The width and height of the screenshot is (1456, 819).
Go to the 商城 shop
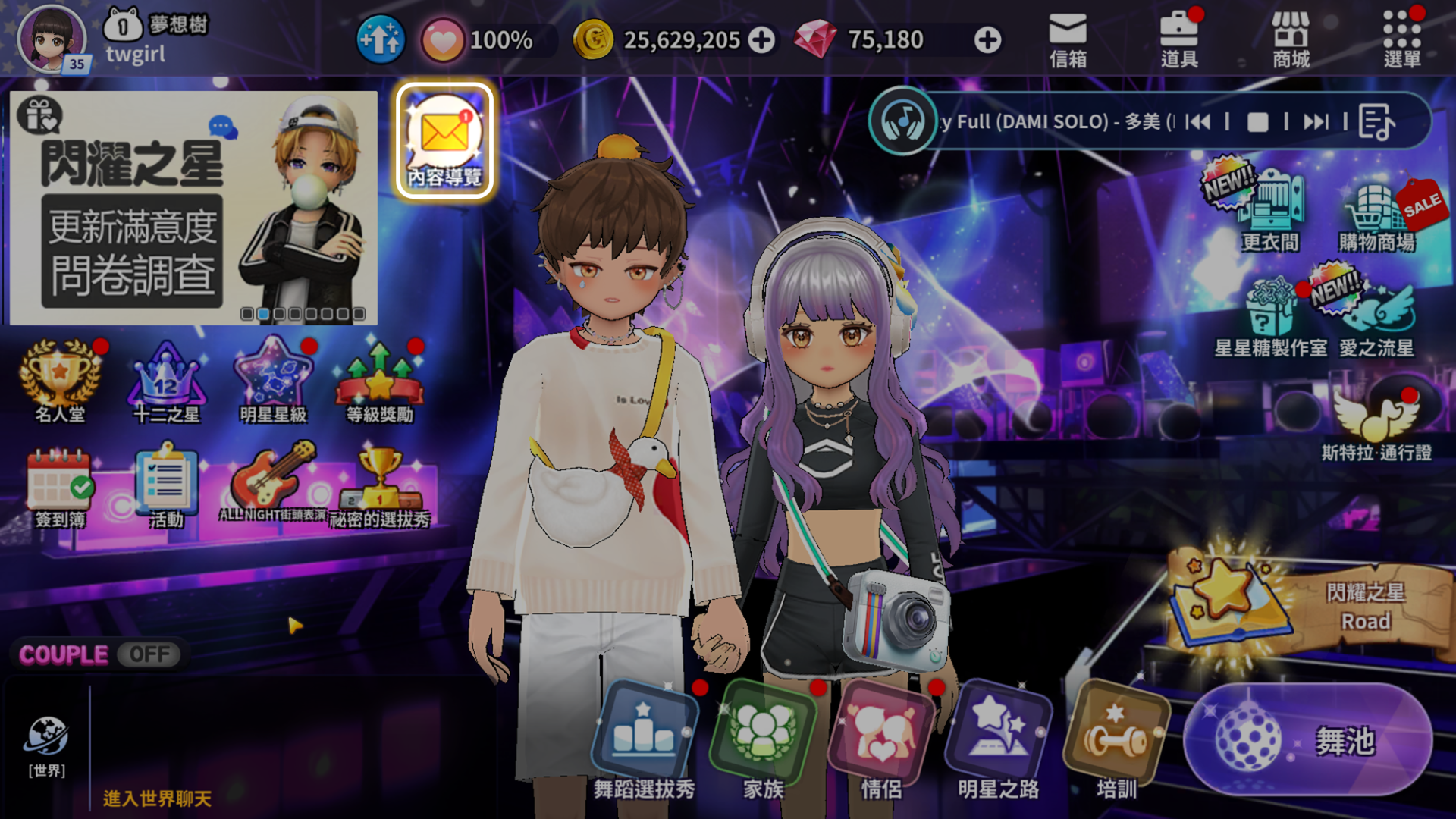(1291, 39)
